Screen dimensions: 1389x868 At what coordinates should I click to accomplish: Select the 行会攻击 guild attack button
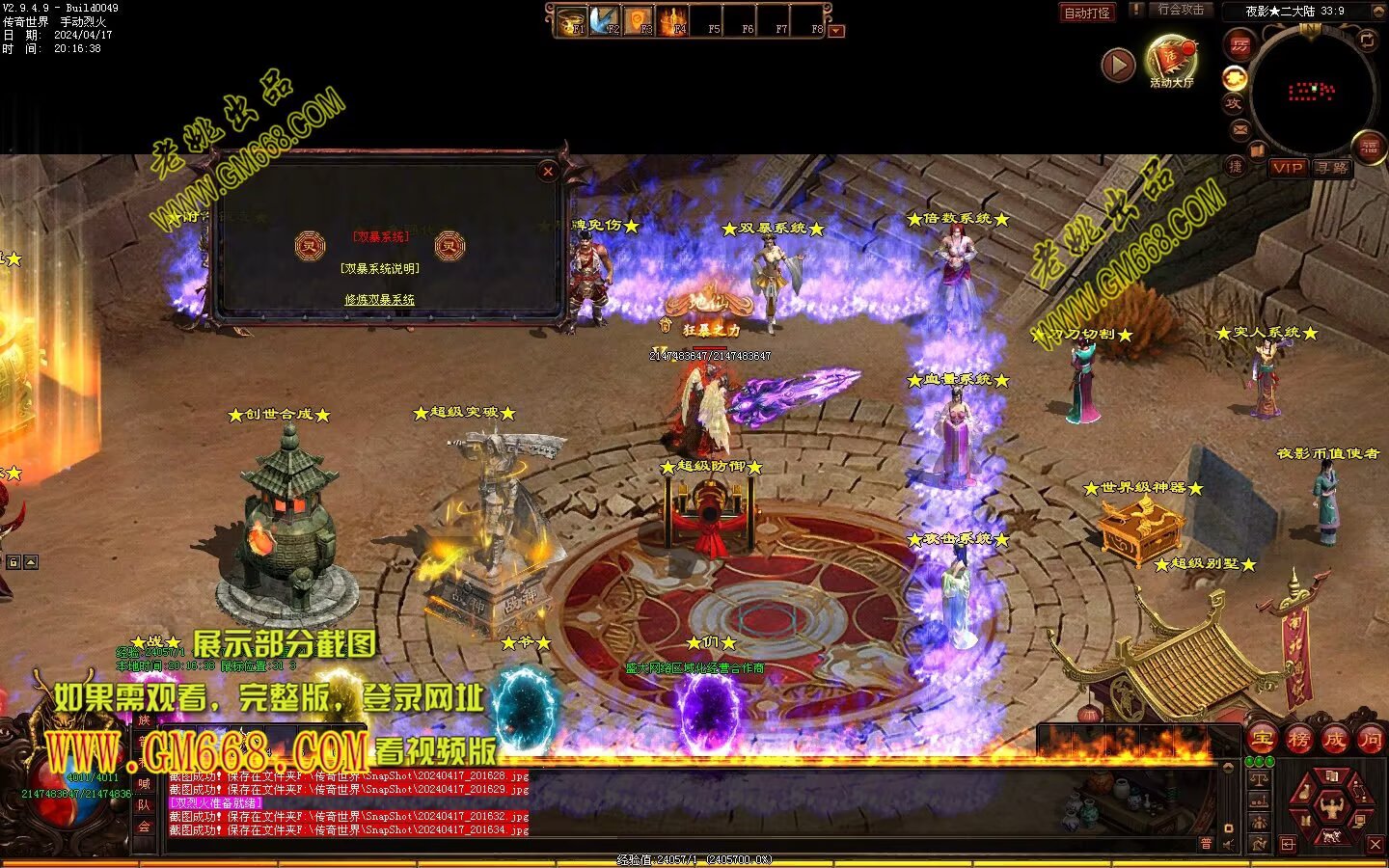[1180, 10]
